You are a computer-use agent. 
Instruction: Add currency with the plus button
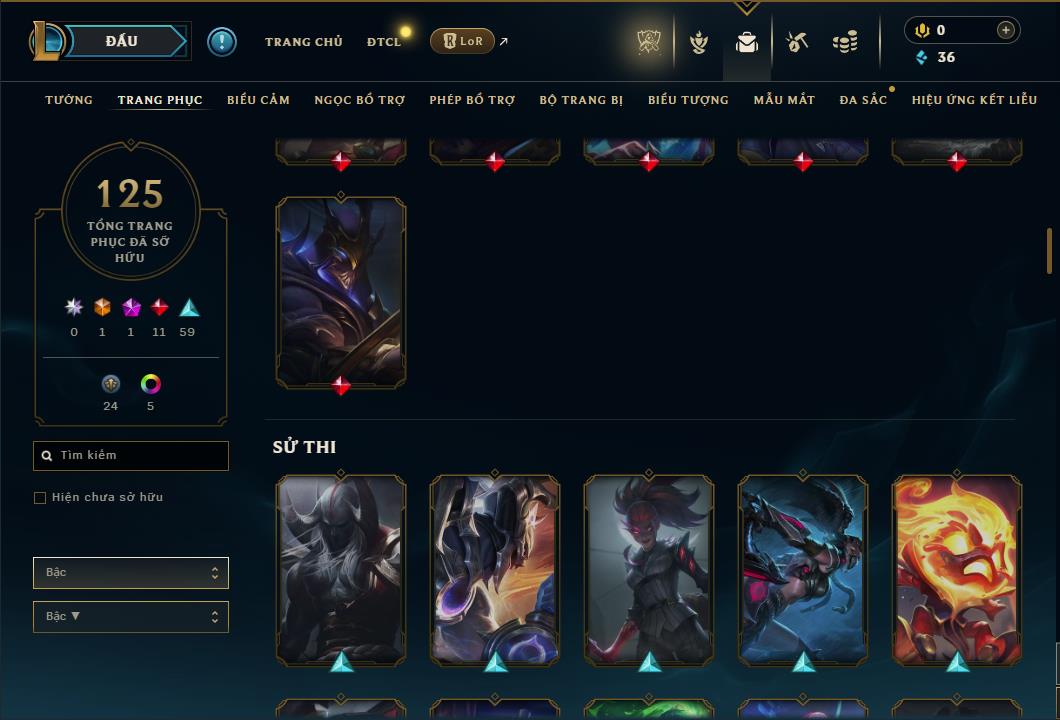click(x=1005, y=30)
